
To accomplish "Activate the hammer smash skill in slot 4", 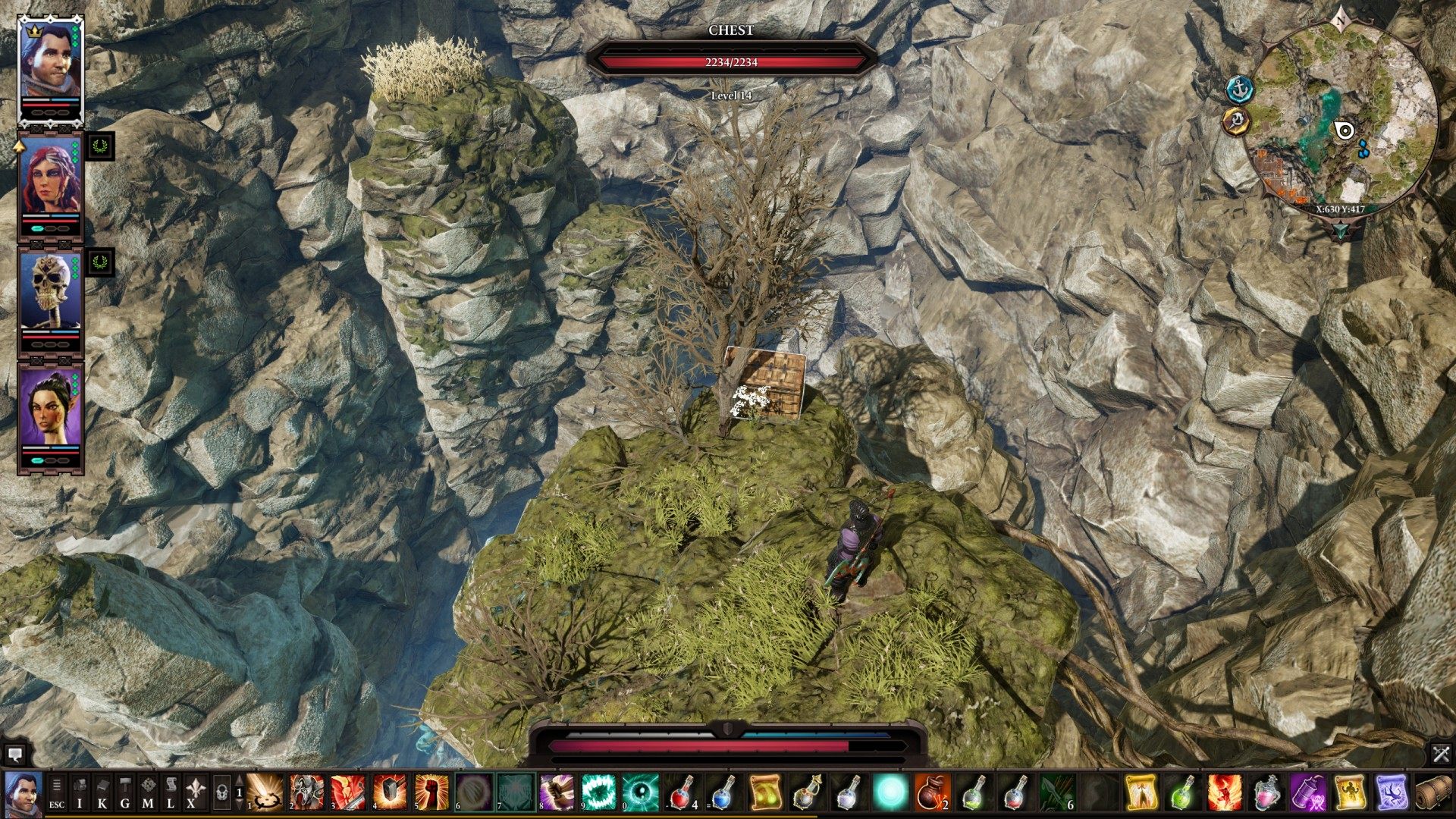I will pyautogui.click(x=390, y=792).
